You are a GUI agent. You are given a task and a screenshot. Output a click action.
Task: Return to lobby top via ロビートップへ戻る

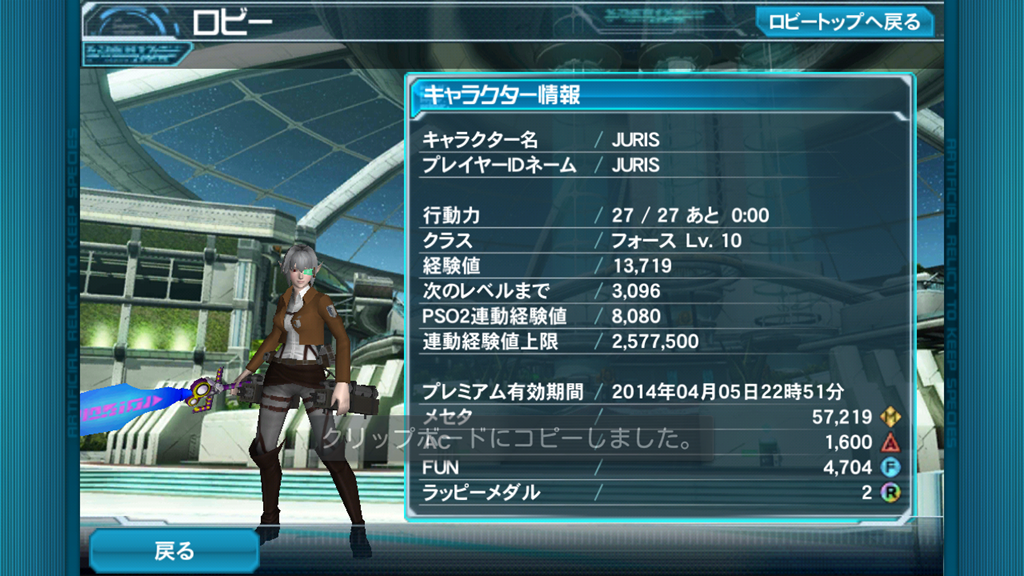coord(844,22)
